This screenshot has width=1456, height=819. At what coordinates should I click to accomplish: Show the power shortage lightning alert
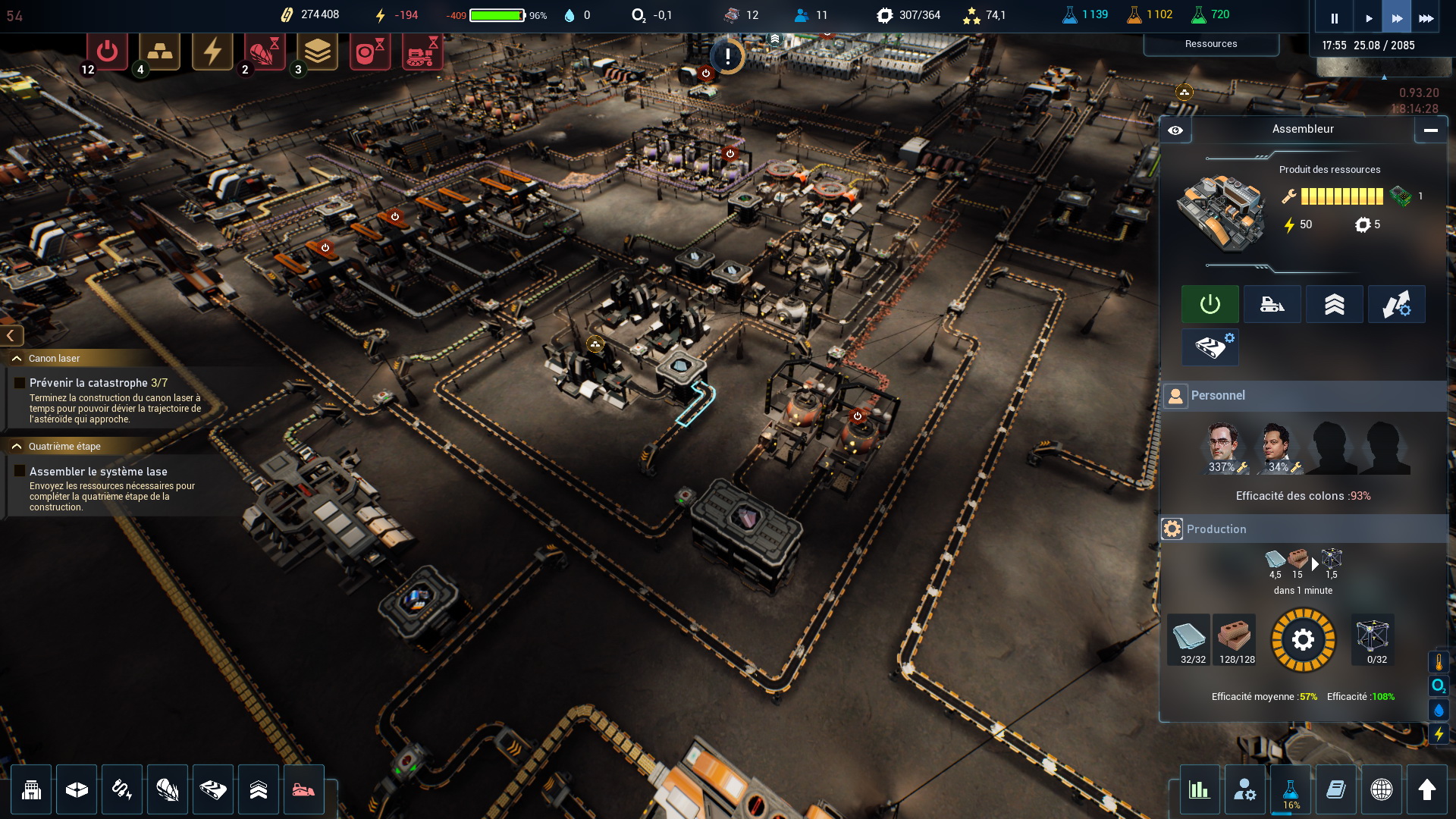[212, 52]
